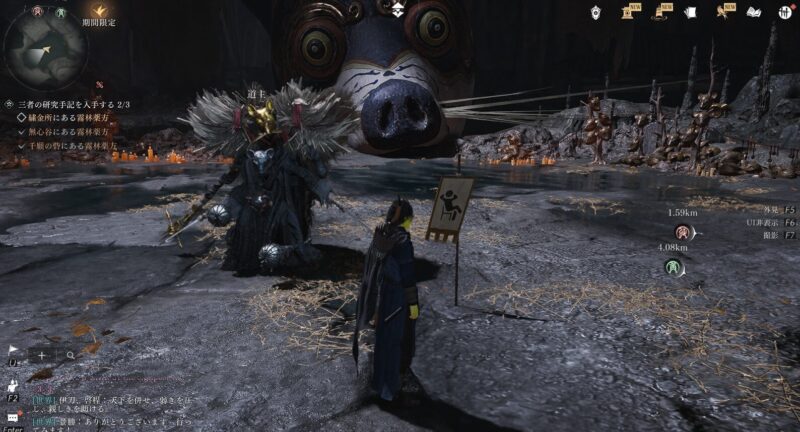The height and width of the screenshot is (432, 800).
Task: Open the shield badge icon in top bar
Action: click(594, 12)
